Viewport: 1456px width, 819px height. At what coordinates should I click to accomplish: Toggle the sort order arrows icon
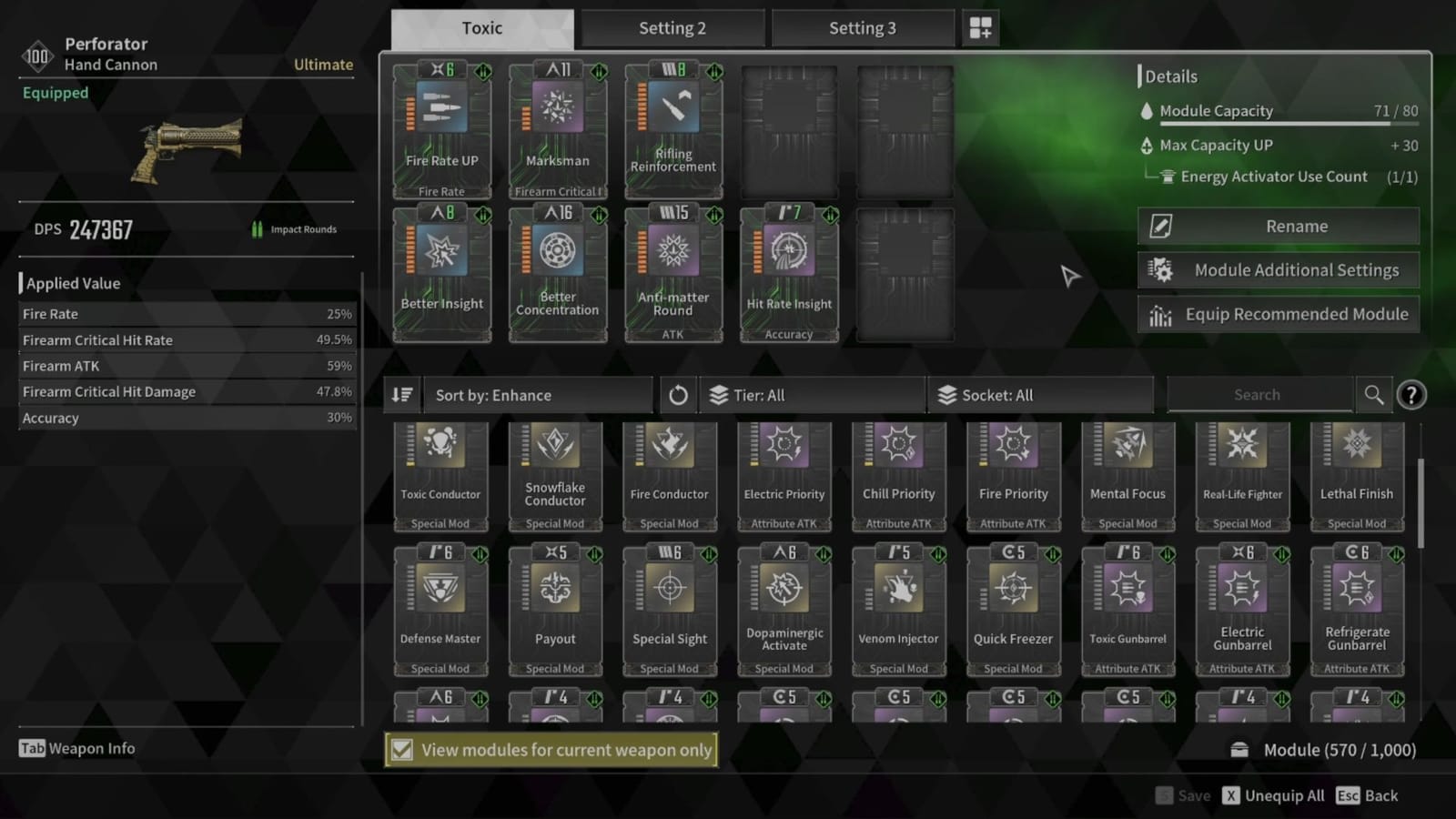401,394
